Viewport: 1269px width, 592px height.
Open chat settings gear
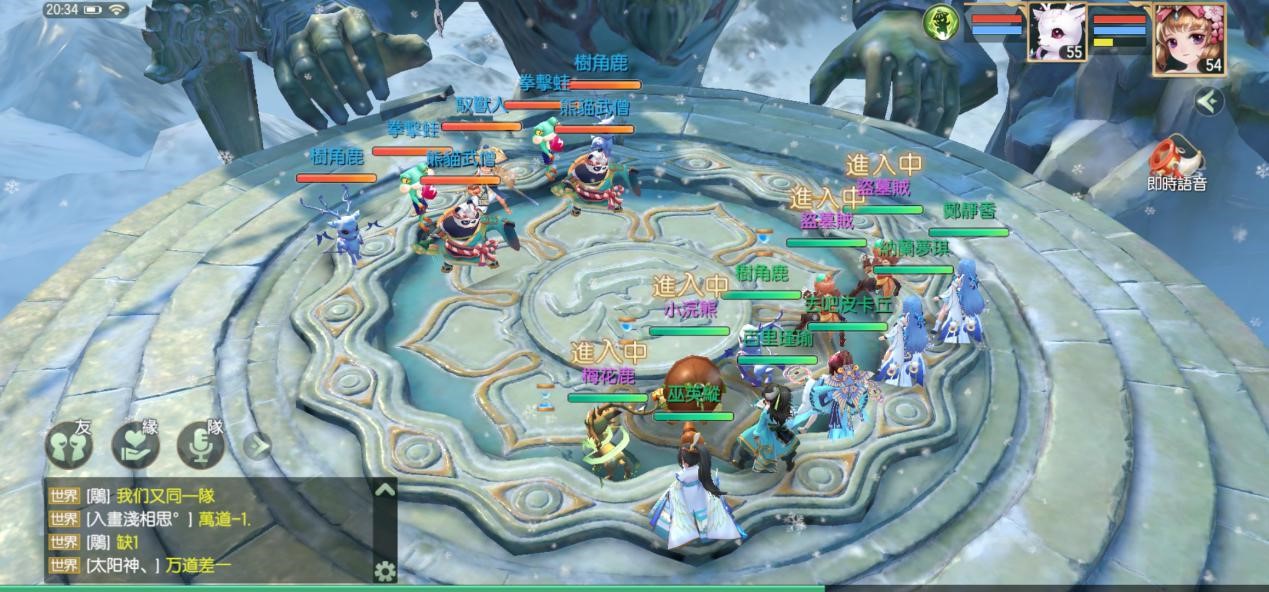(x=384, y=571)
